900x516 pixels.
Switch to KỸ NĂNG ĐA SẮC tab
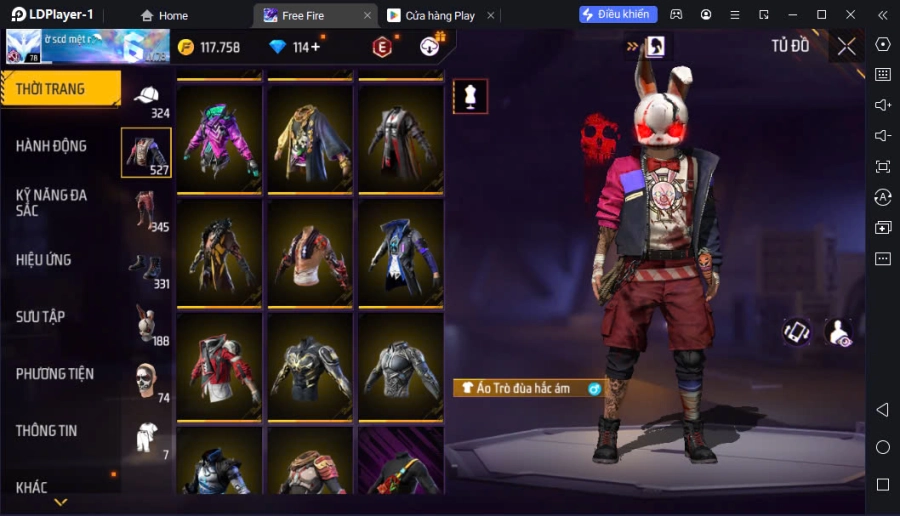(x=52, y=202)
